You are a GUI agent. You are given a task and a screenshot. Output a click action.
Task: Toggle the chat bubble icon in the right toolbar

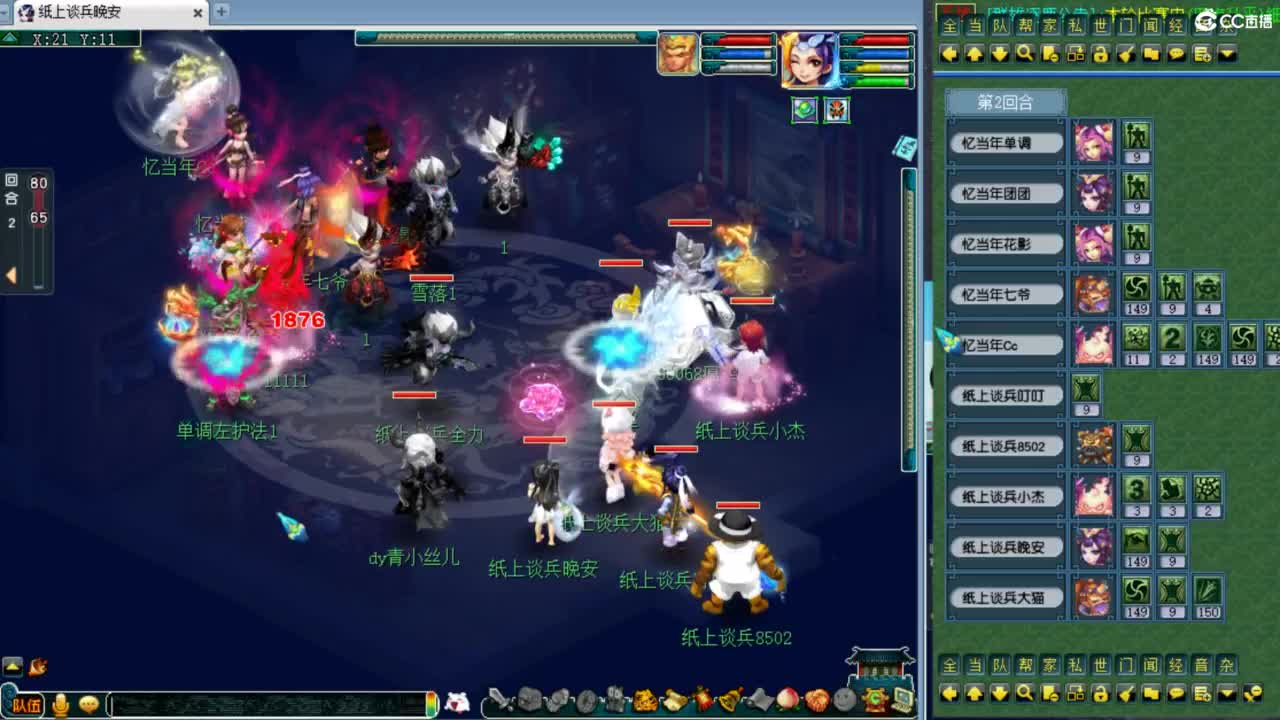[1176, 55]
